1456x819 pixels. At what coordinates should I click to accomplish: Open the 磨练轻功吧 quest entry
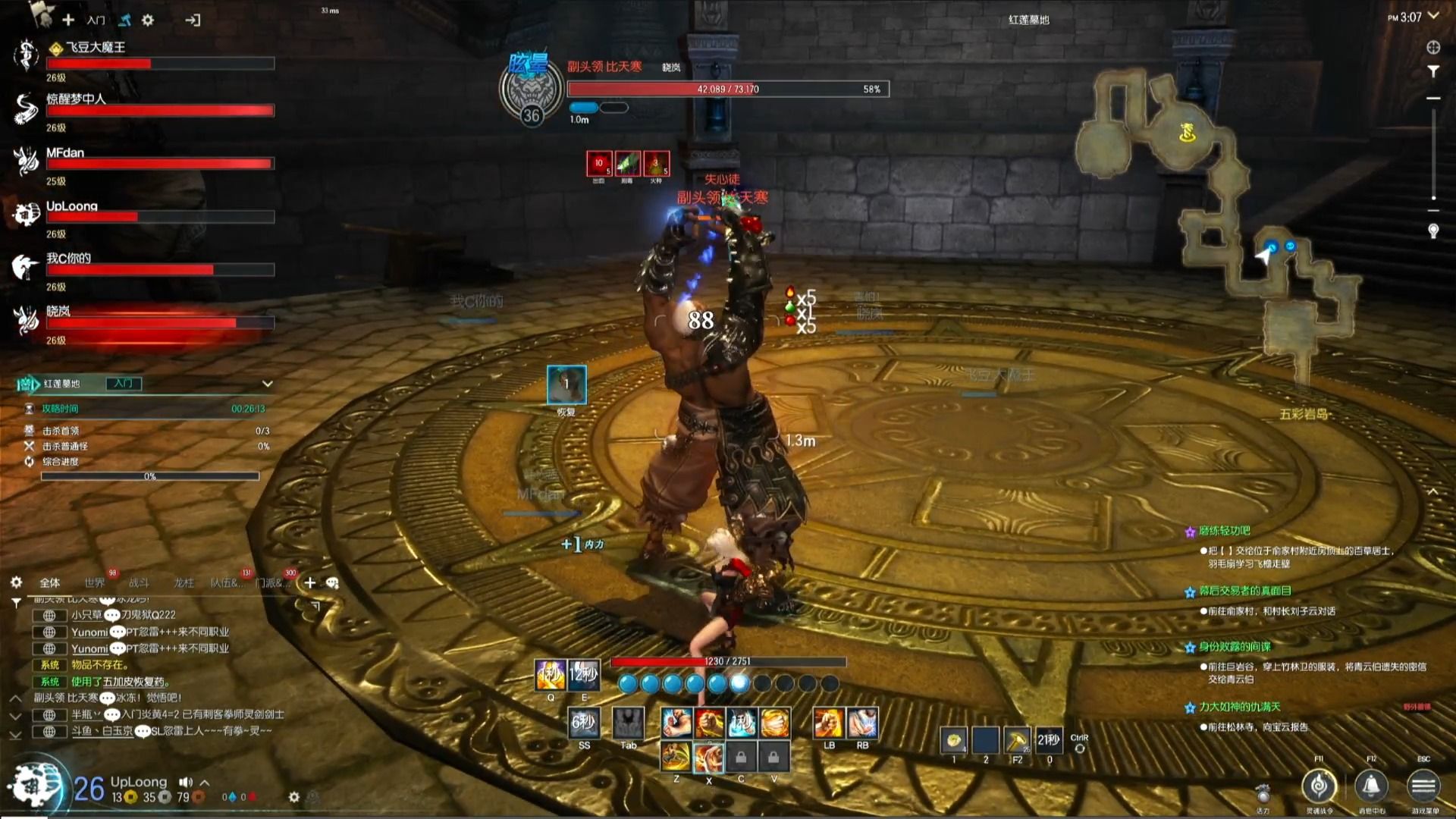(1224, 531)
